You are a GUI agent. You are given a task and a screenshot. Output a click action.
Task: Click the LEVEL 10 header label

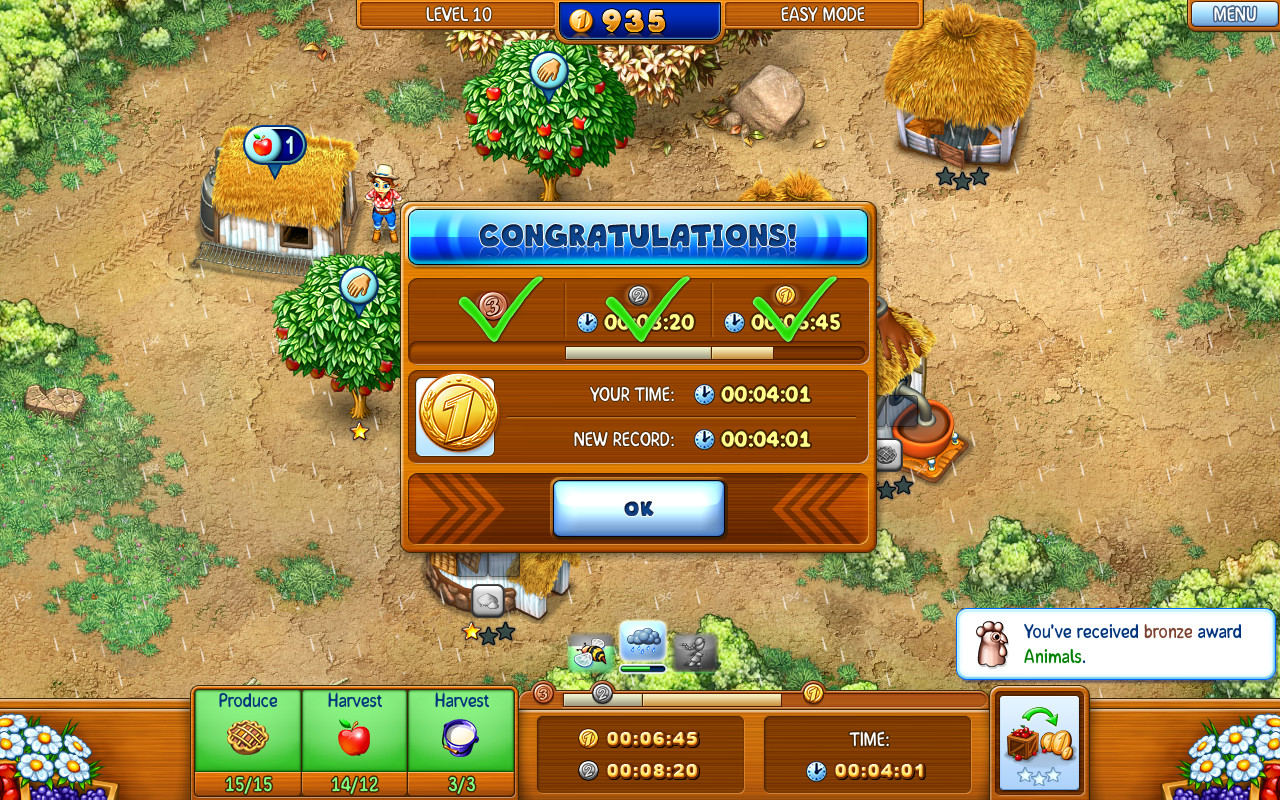(x=458, y=14)
